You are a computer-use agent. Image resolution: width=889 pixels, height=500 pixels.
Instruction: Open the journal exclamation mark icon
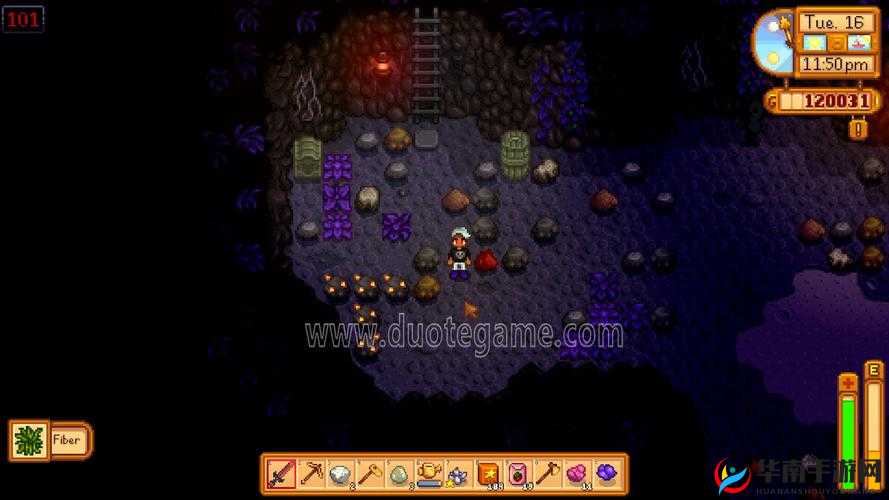(857, 128)
